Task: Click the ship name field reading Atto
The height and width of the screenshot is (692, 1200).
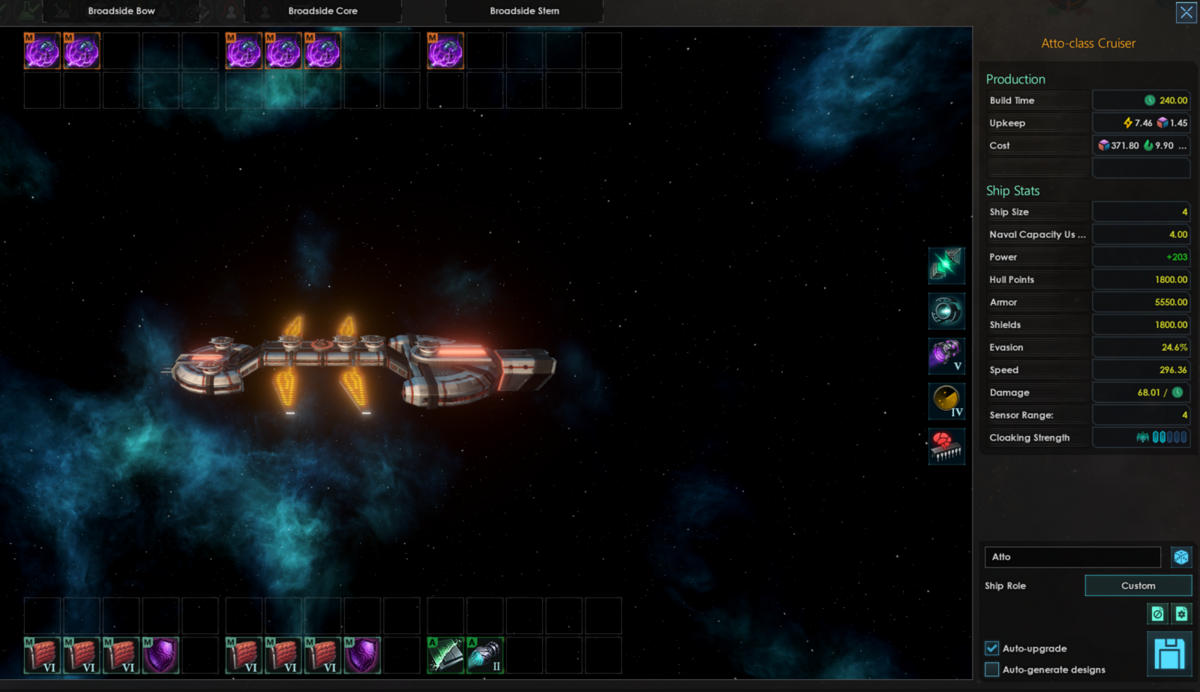Action: [x=1072, y=557]
